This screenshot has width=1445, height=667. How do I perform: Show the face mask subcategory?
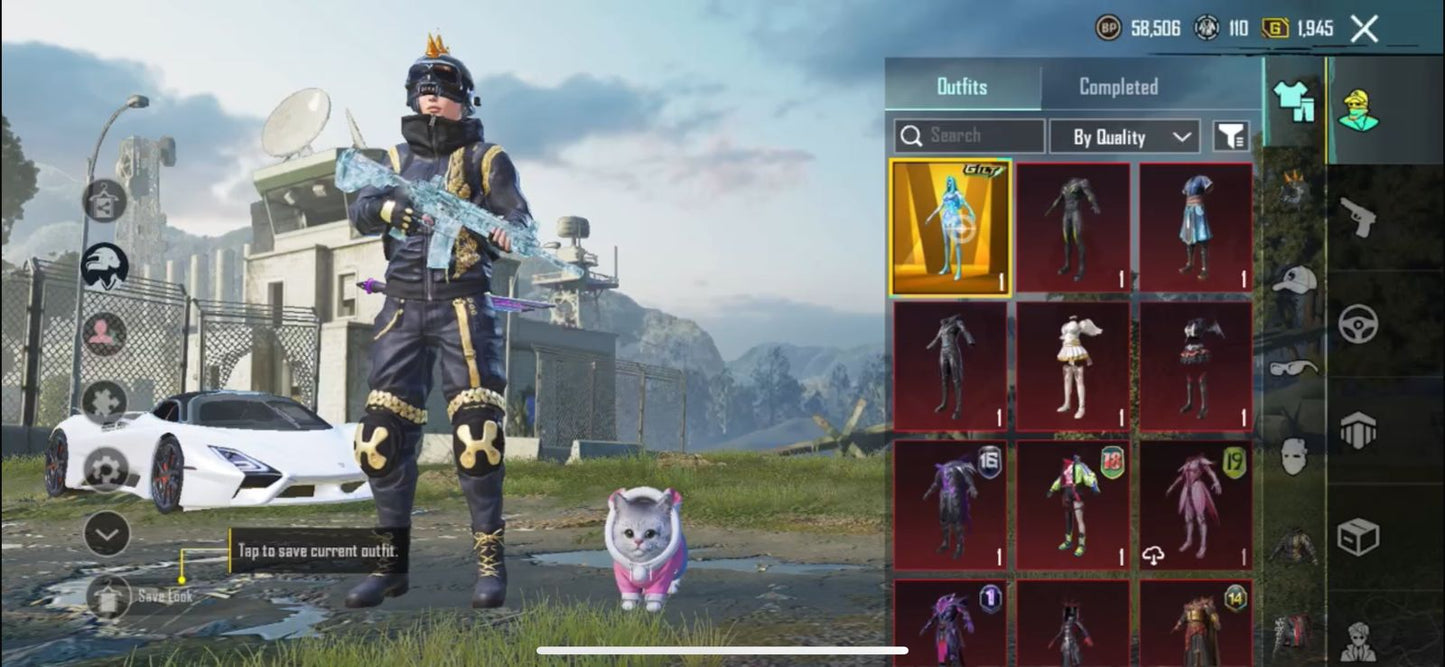1294,456
